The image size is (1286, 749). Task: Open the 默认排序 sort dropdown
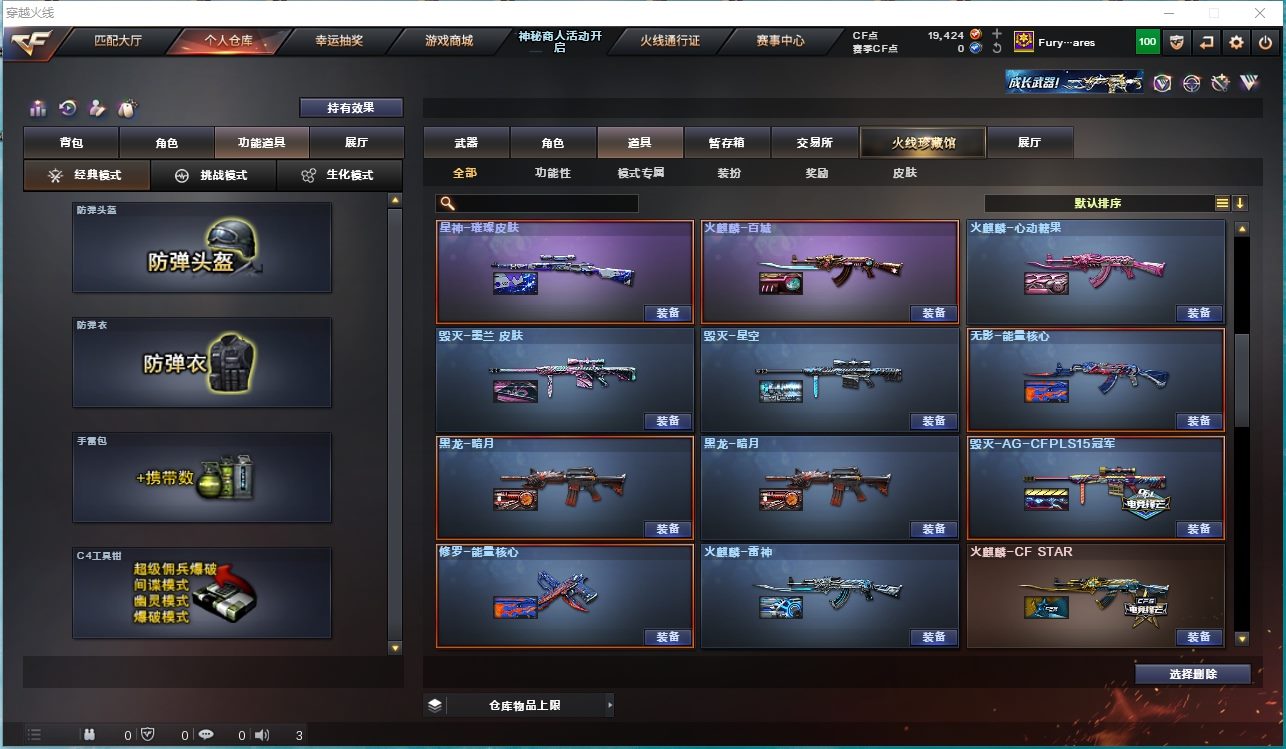[1098, 203]
